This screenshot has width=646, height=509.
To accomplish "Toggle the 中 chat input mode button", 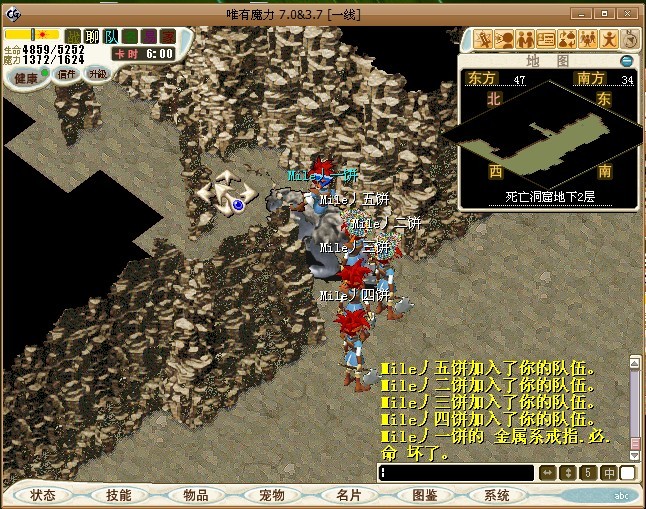I will click(608, 473).
